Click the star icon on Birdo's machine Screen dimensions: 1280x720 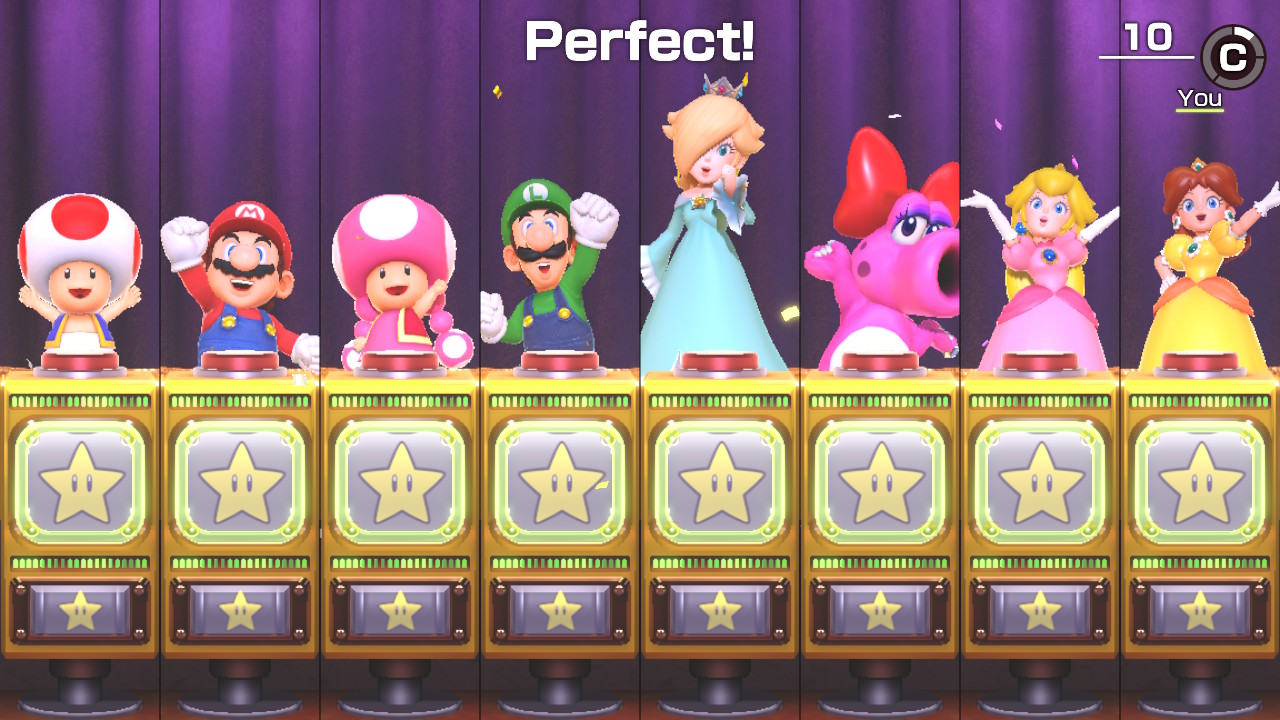[880, 483]
